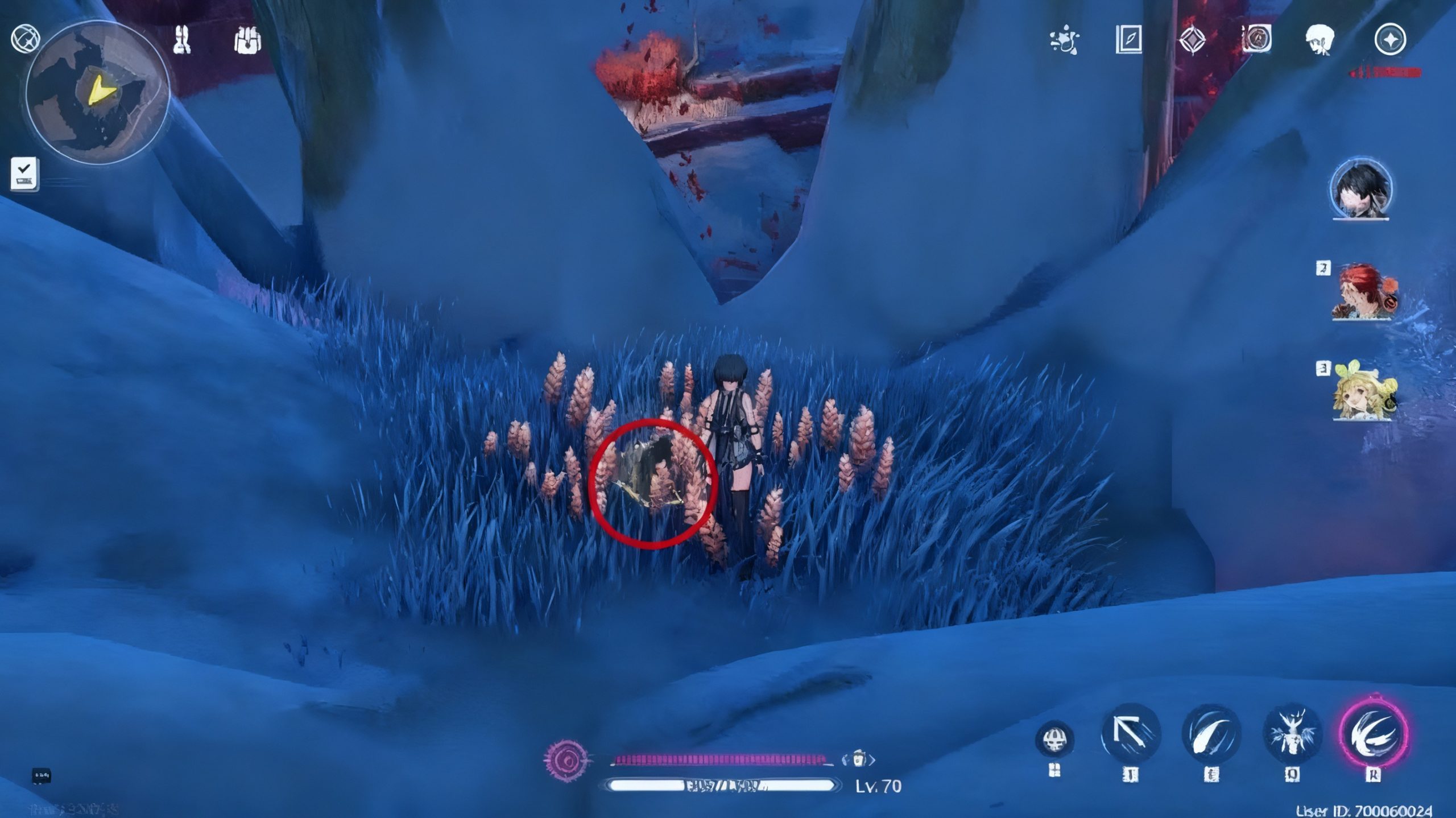Image resolution: width=1456 pixels, height=818 pixels.
Task: Open the circular minimap
Action: [x=98, y=93]
